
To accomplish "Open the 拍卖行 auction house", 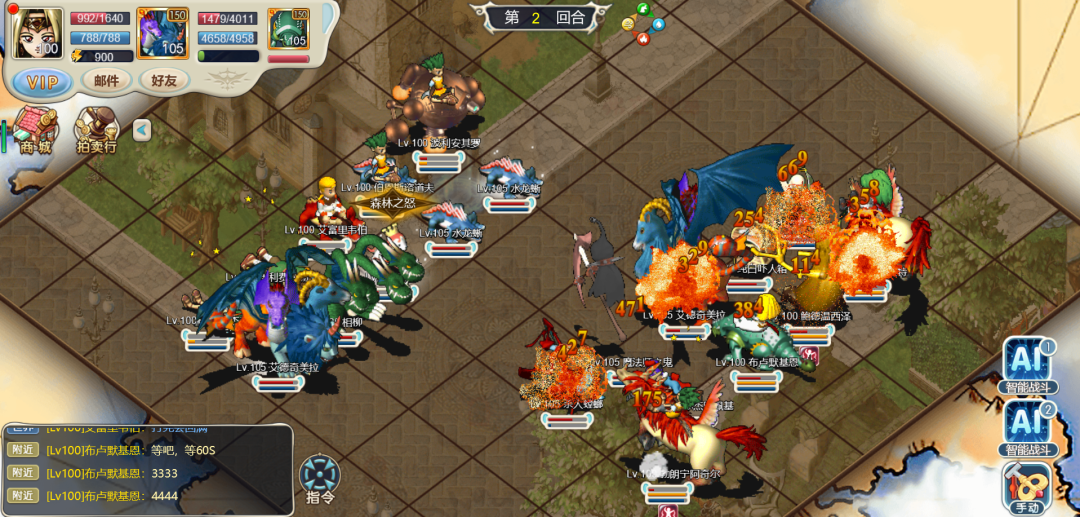I will 97,130.
